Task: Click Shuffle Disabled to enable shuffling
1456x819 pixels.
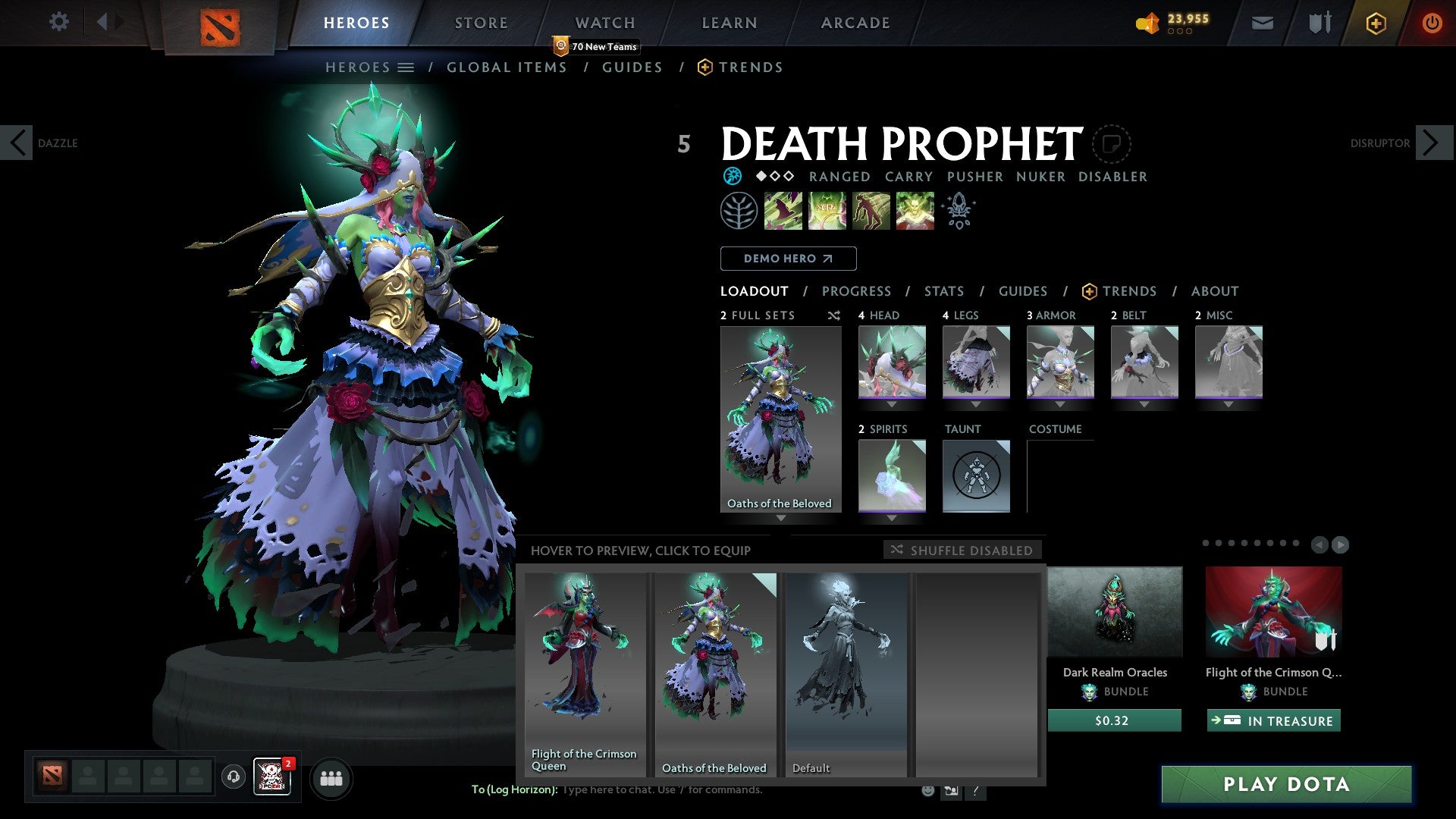Action: (962, 551)
